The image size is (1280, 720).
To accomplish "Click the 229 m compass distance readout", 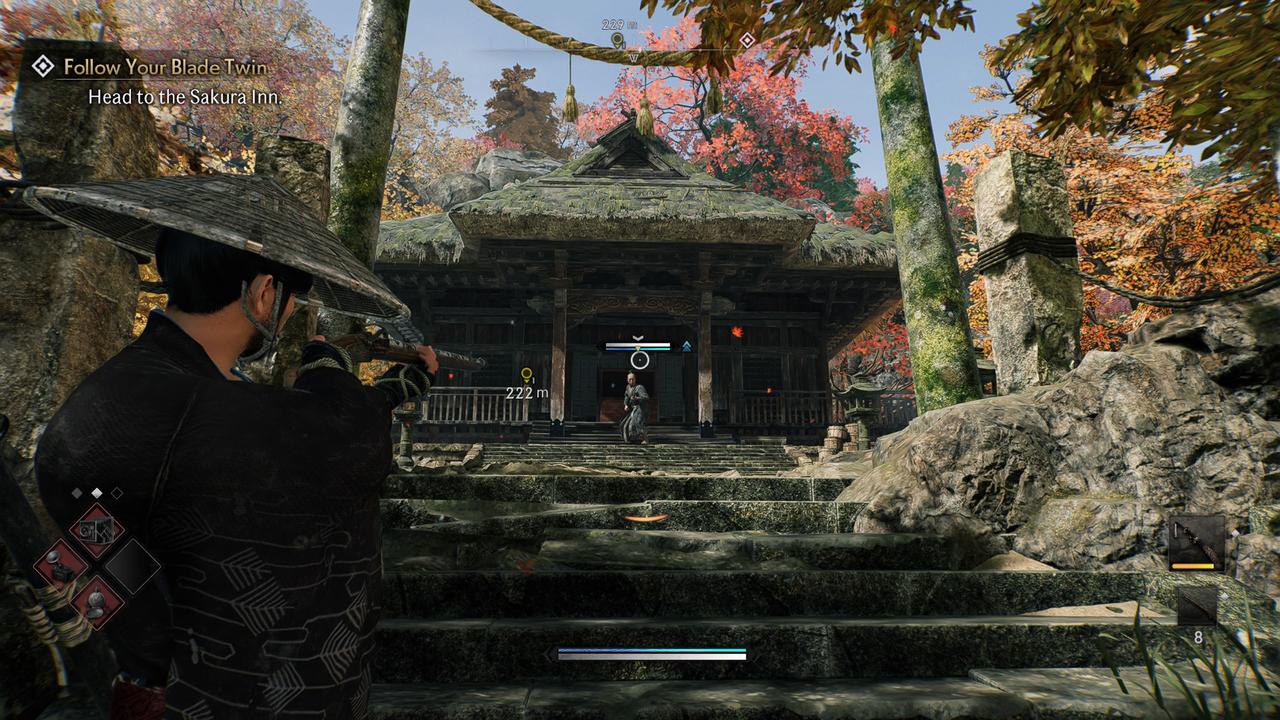I will (x=612, y=23).
